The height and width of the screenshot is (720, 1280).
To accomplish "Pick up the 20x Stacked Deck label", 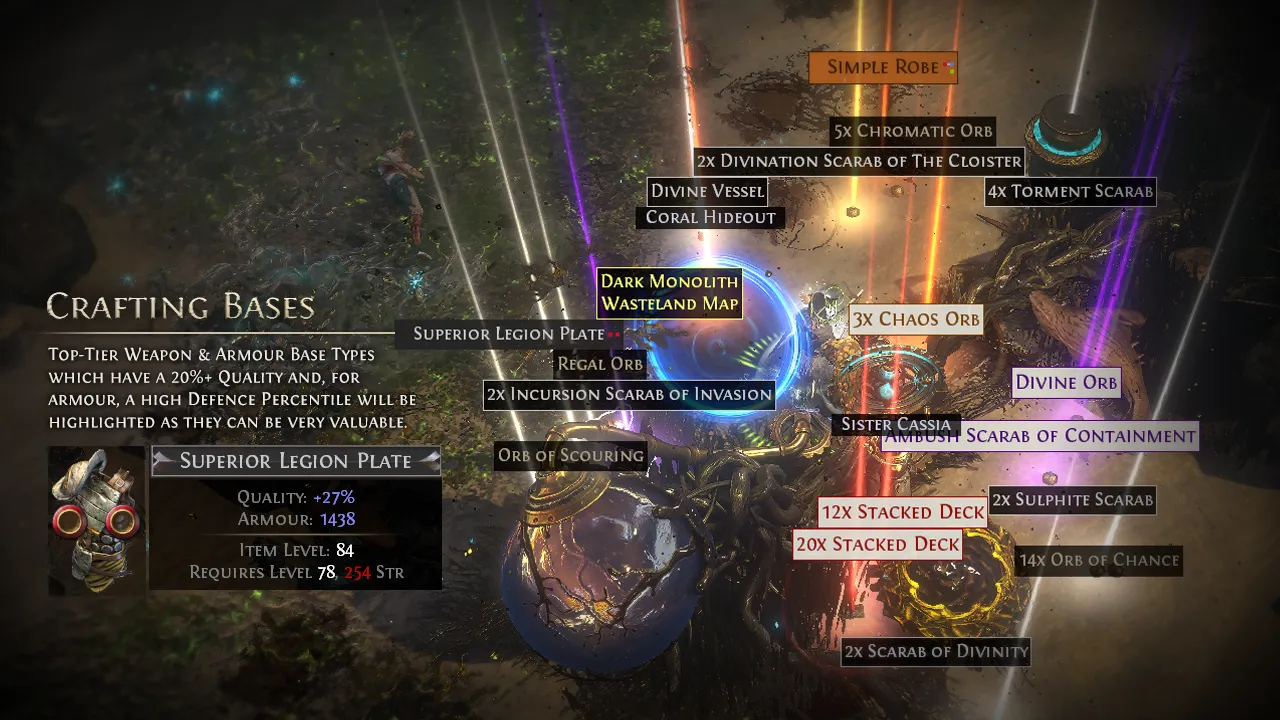I will [877, 545].
